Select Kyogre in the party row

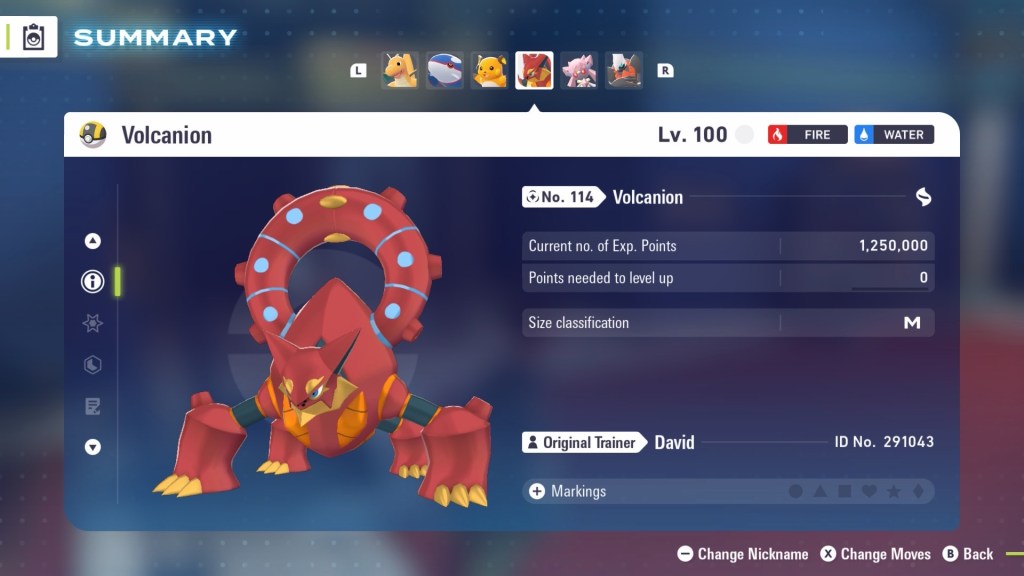click(x=445, y=71)
